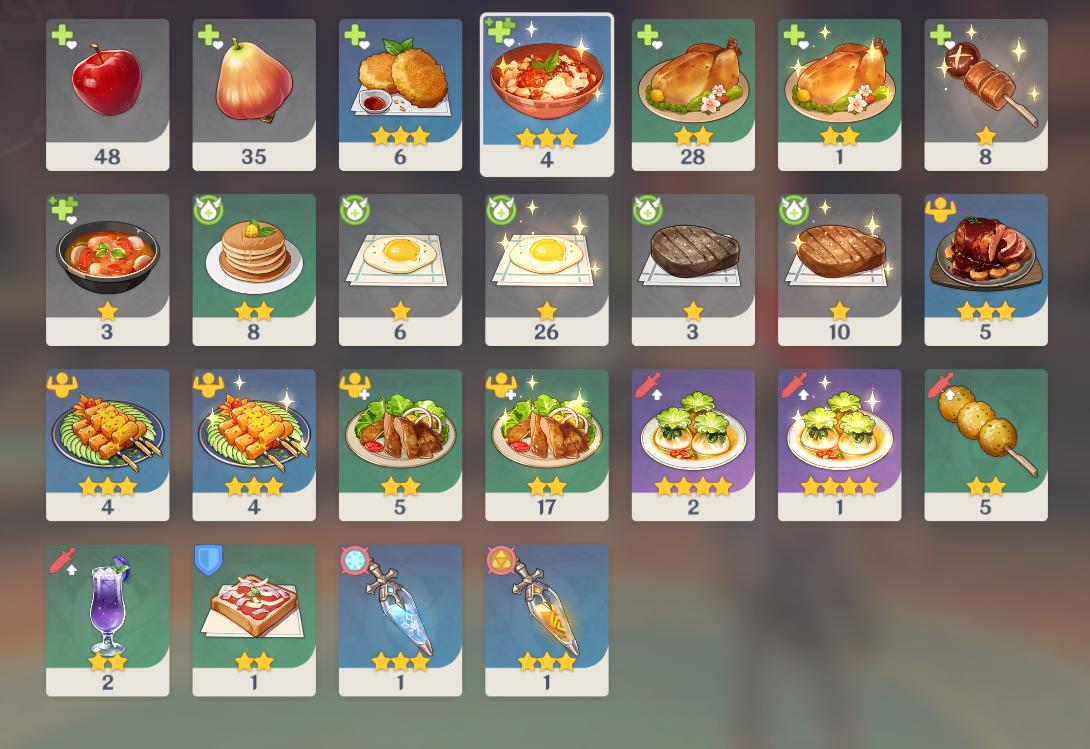Pick the roast chicken stack of 28
Screen dimensions: 1090x749
click(x=693, y=94)
